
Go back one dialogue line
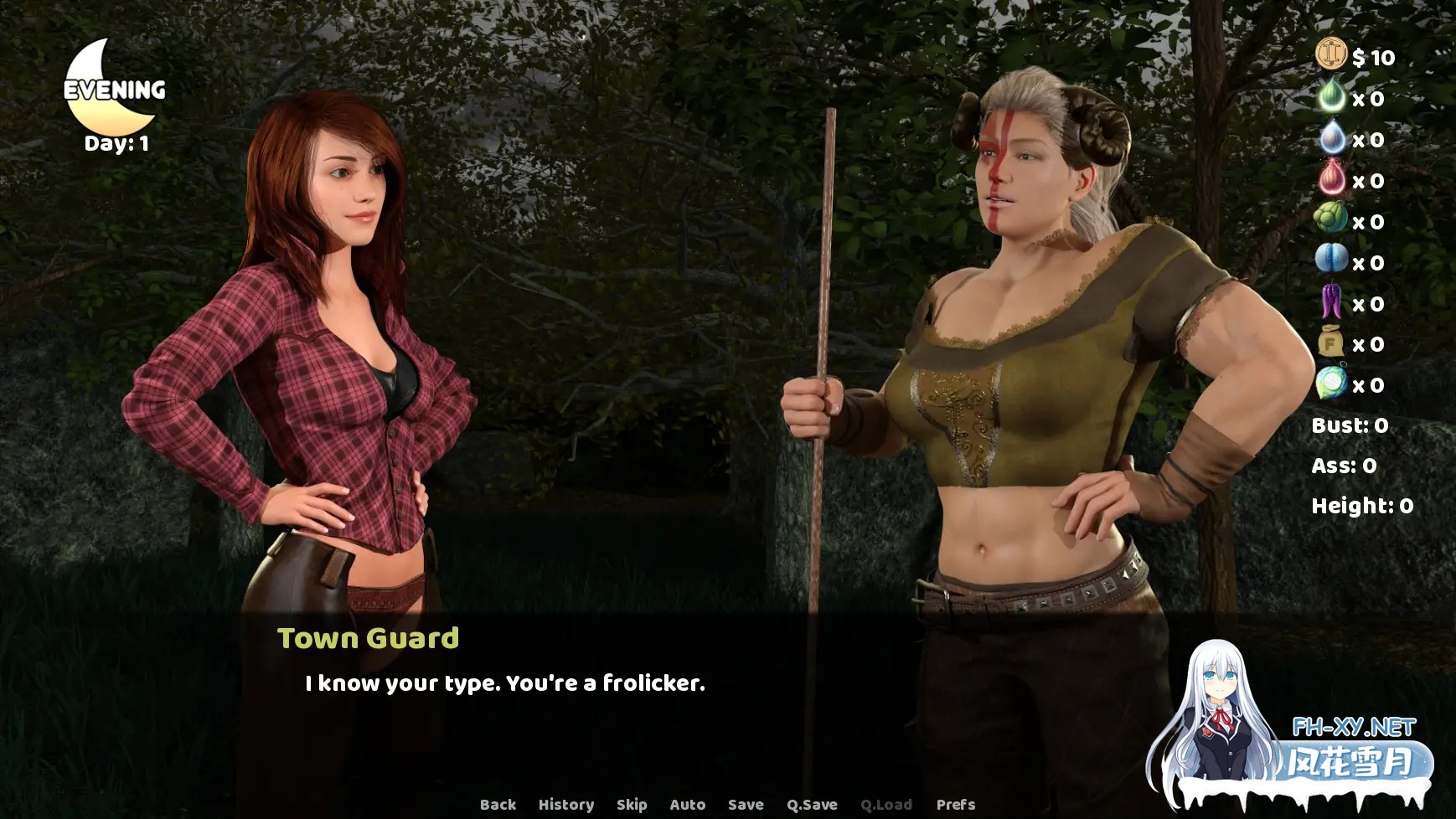coord(498,805)
